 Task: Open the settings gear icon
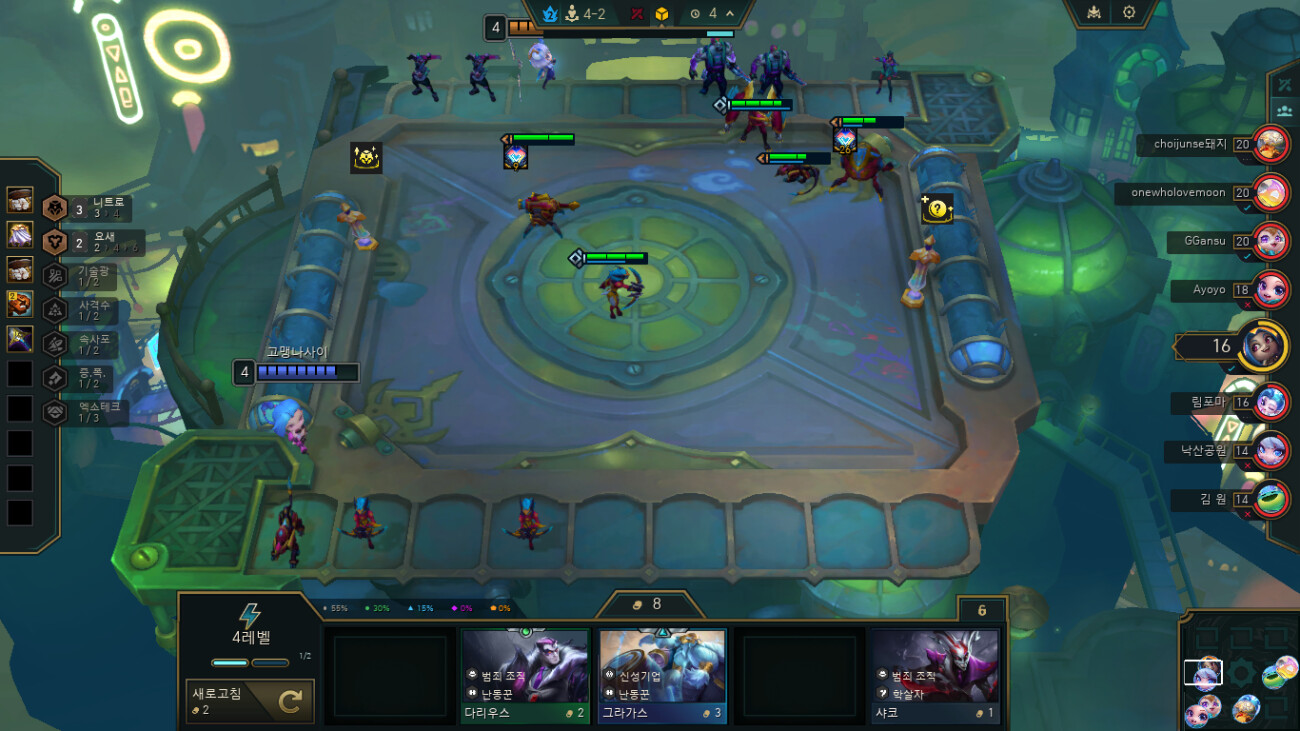click(x=1129, y=13)
